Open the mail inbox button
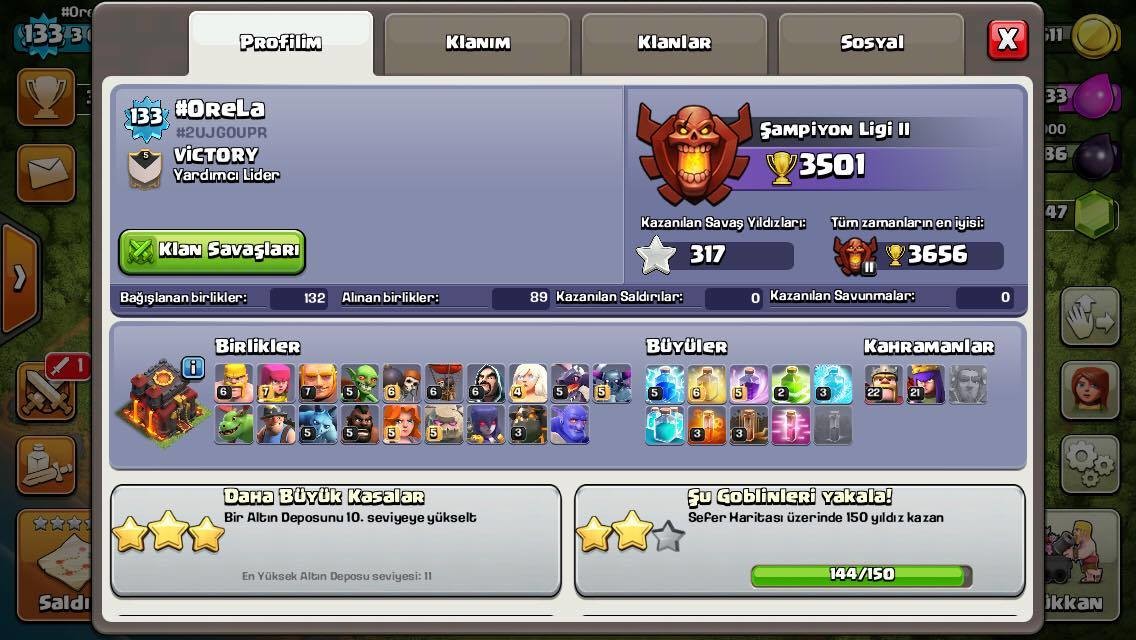Screen dimensions: 1136x640 45,173
